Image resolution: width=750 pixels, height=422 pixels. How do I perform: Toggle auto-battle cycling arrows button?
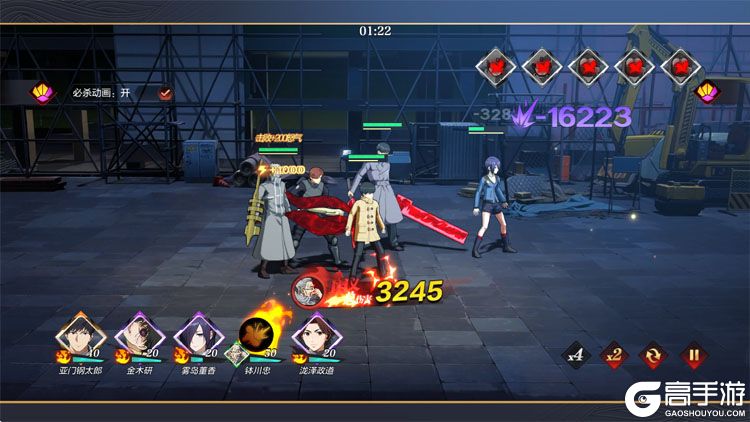pyautogui.click(x=654, y=354)
